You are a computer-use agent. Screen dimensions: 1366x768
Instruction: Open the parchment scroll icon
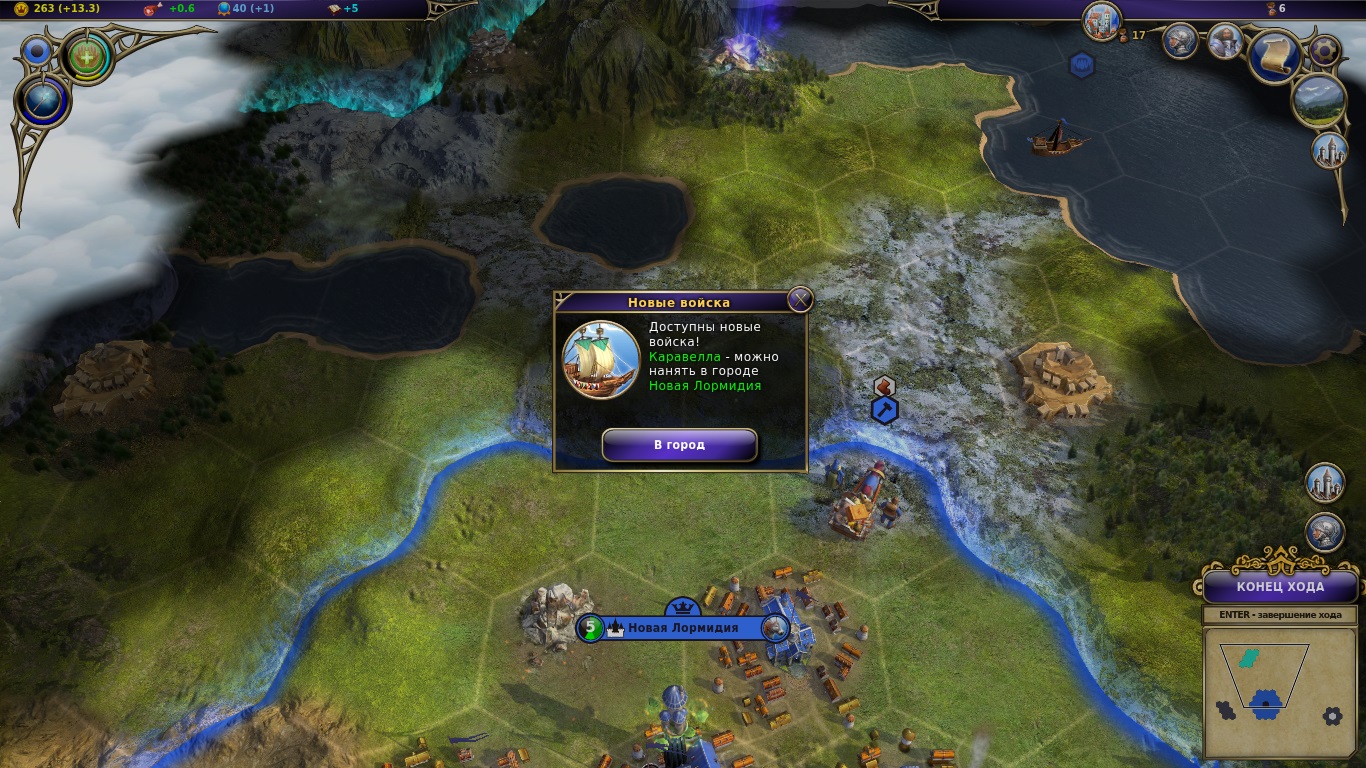click(1274, 56)
